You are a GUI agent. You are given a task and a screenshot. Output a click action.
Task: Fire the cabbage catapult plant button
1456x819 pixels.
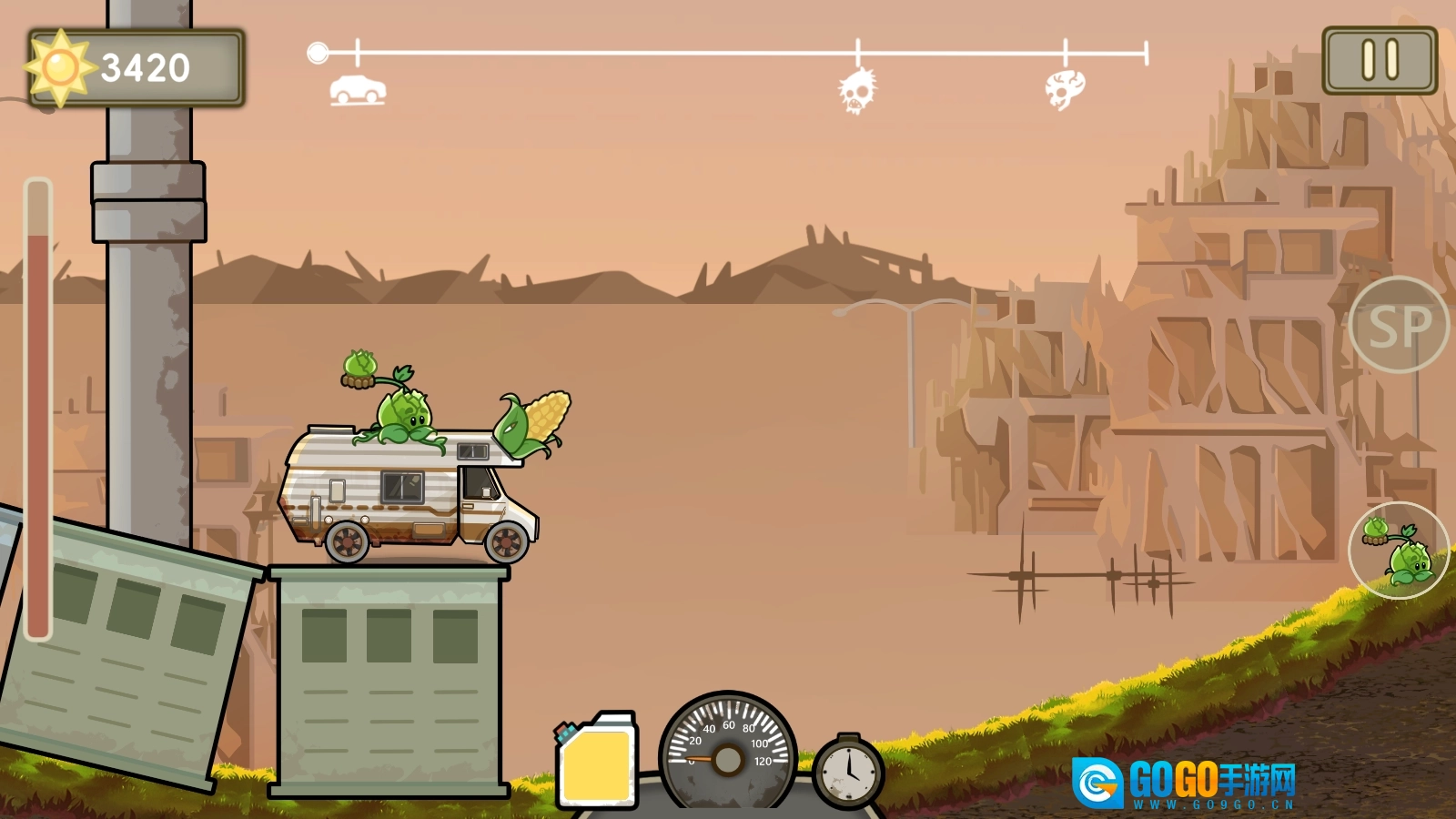click(x=1399, y=550)
